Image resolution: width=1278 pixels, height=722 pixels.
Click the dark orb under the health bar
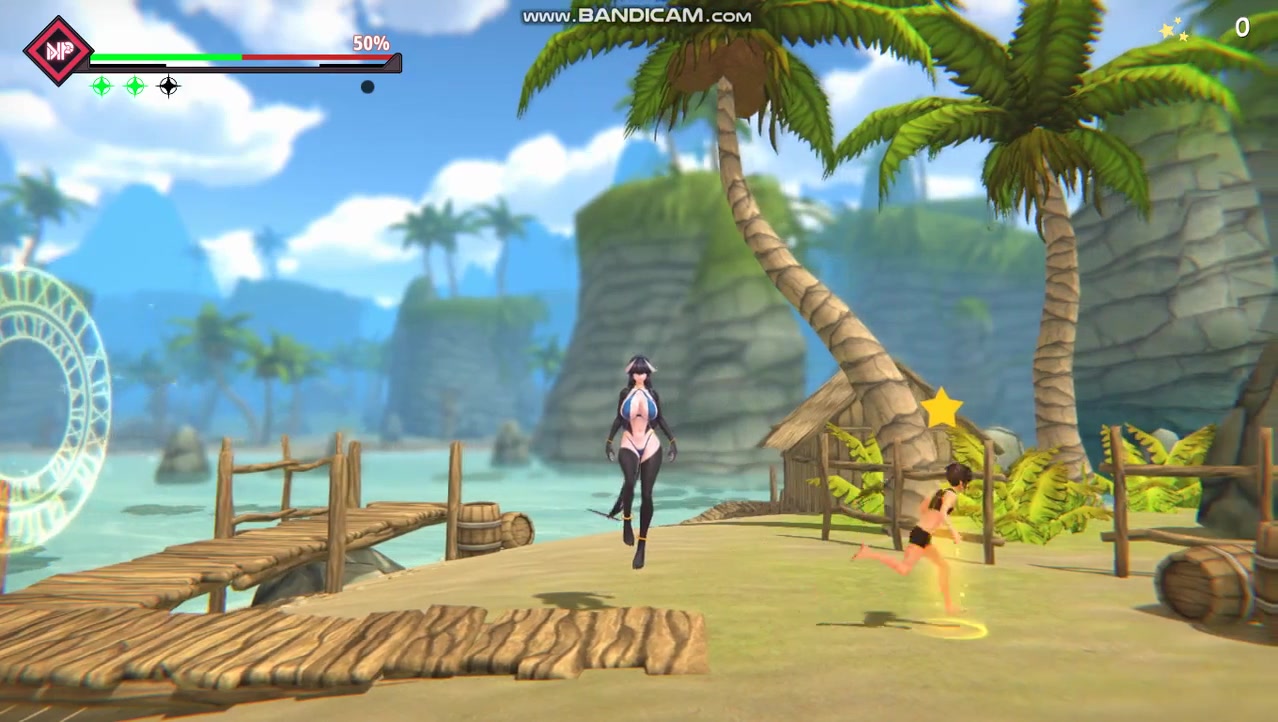coord(367,87)
